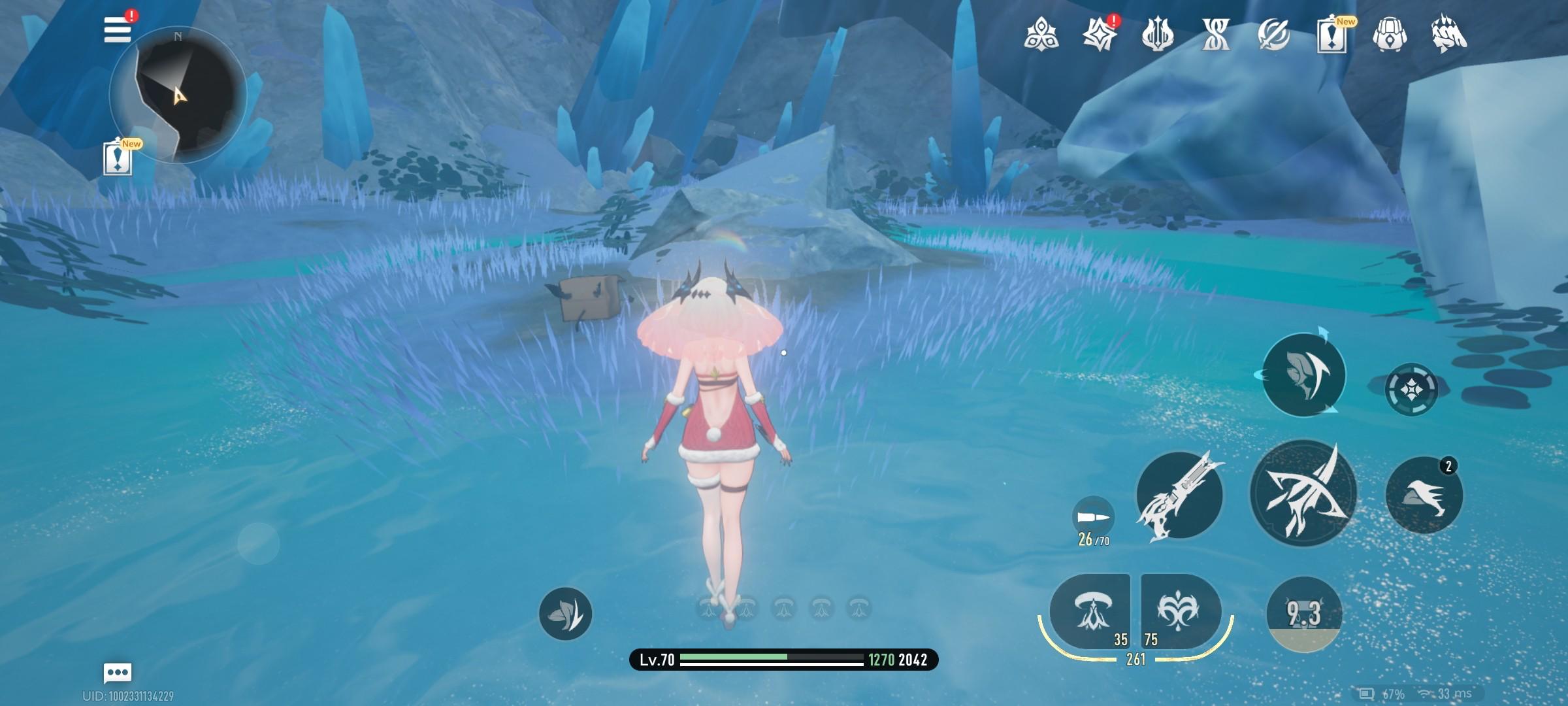Use the dash button showing 2 charges
This screenshot has height=706, width=1568.
click(x=1424, y=495)
